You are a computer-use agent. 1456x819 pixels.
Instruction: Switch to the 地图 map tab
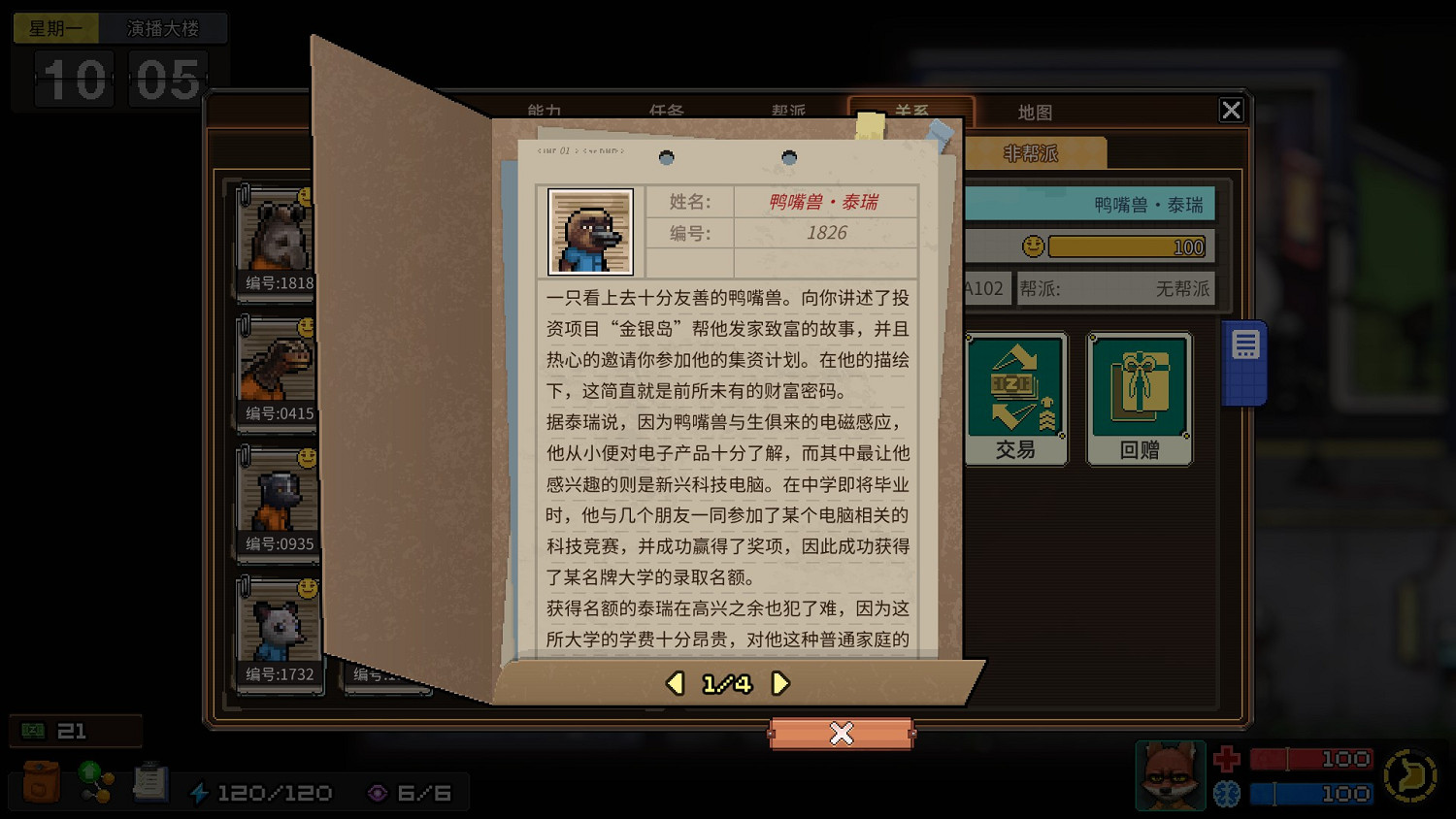pyautogui.click(x=1035, y=112)
